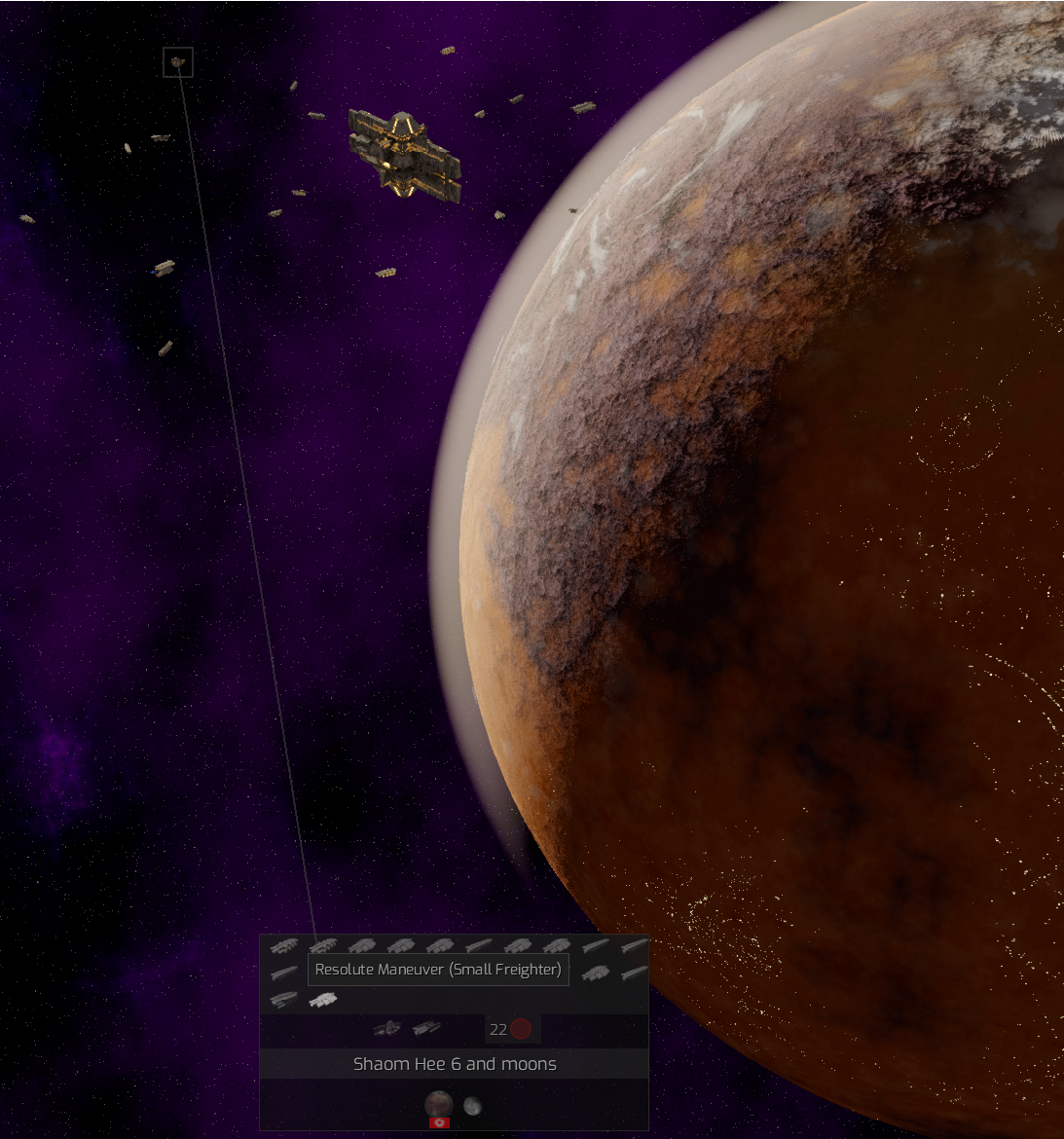Select the ship marked by the selection box
The width and height of the screenshot is (1064, 1139).
(178, 62)
